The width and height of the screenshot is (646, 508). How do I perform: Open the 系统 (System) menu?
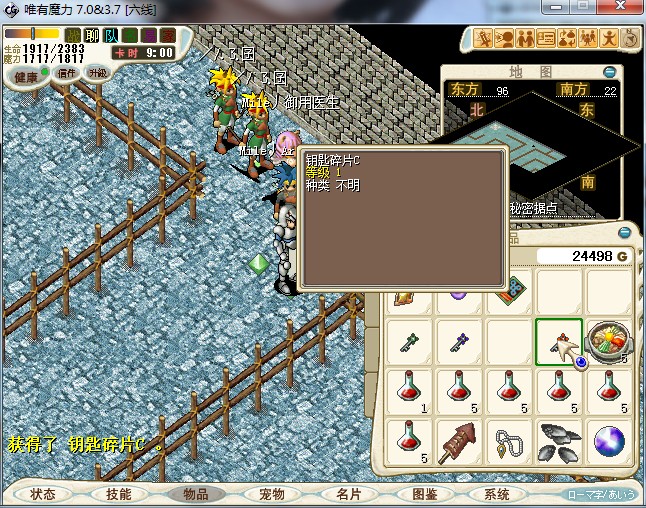pyautogui.click(x=497, y=494)
